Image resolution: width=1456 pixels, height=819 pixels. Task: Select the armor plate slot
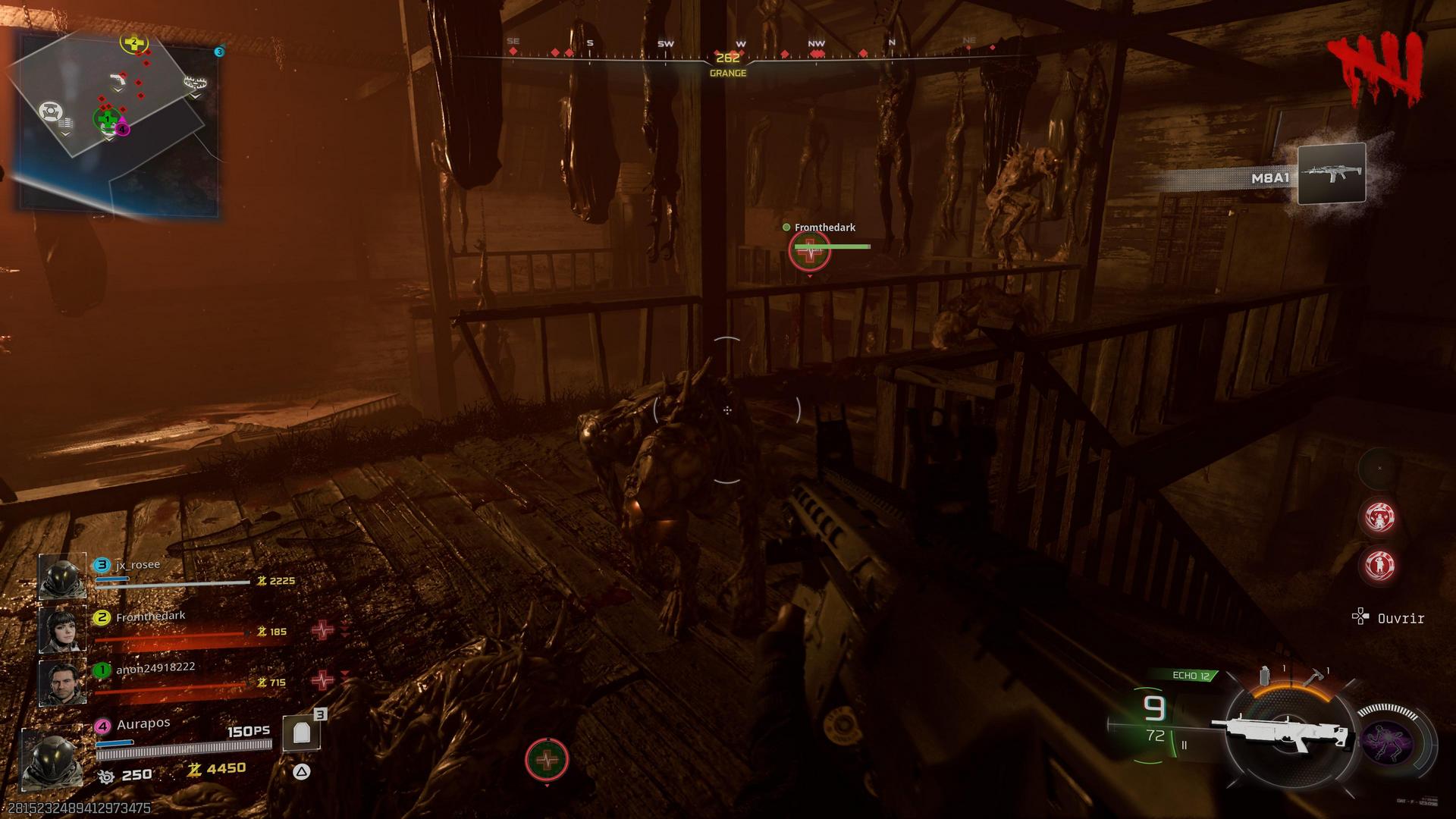click(x=302, y=733)
